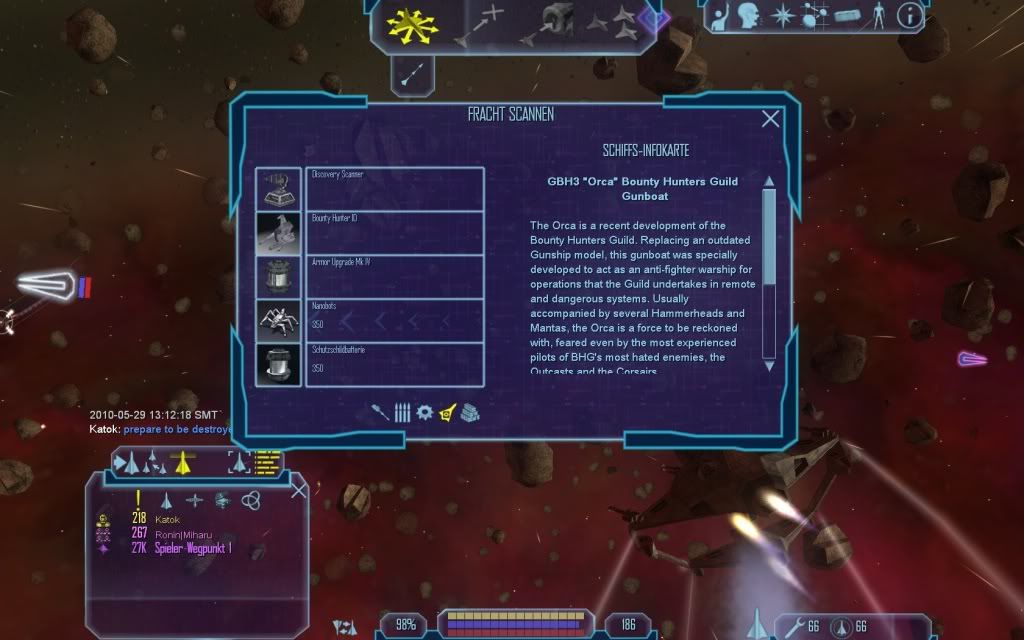Open the information 'i' button
The image size is (1024, 640).
908,15
